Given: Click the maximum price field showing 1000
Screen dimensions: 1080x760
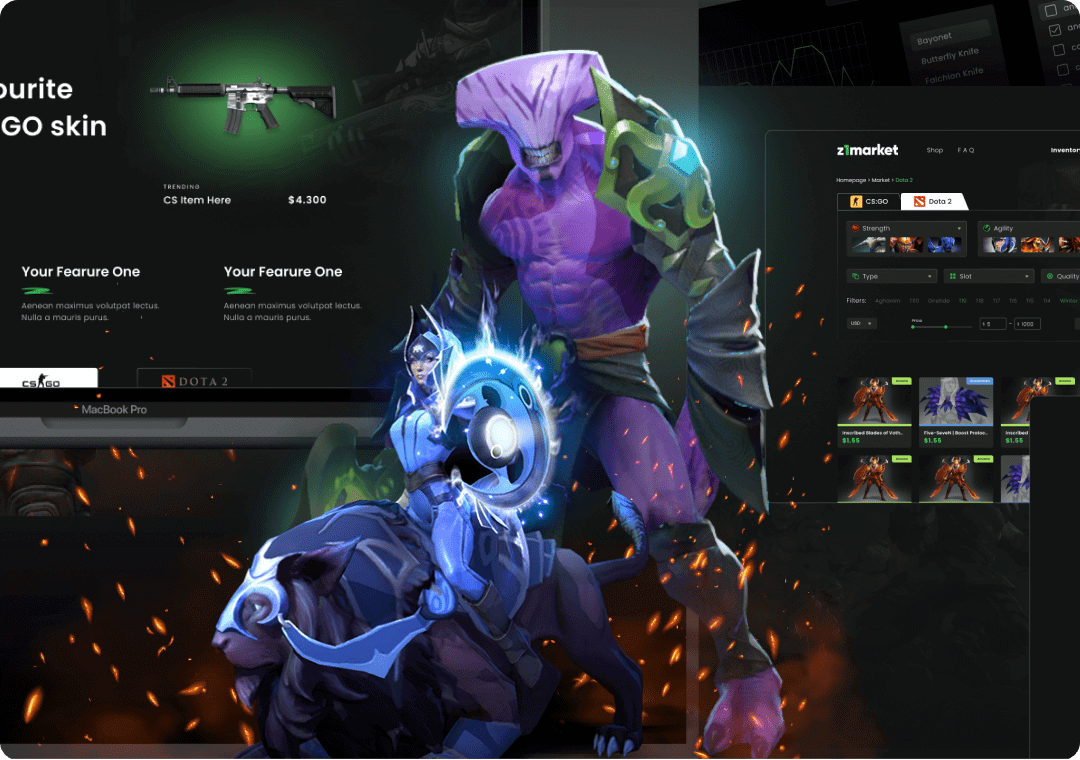Looking at the screenshot, I should [1028, 324].
